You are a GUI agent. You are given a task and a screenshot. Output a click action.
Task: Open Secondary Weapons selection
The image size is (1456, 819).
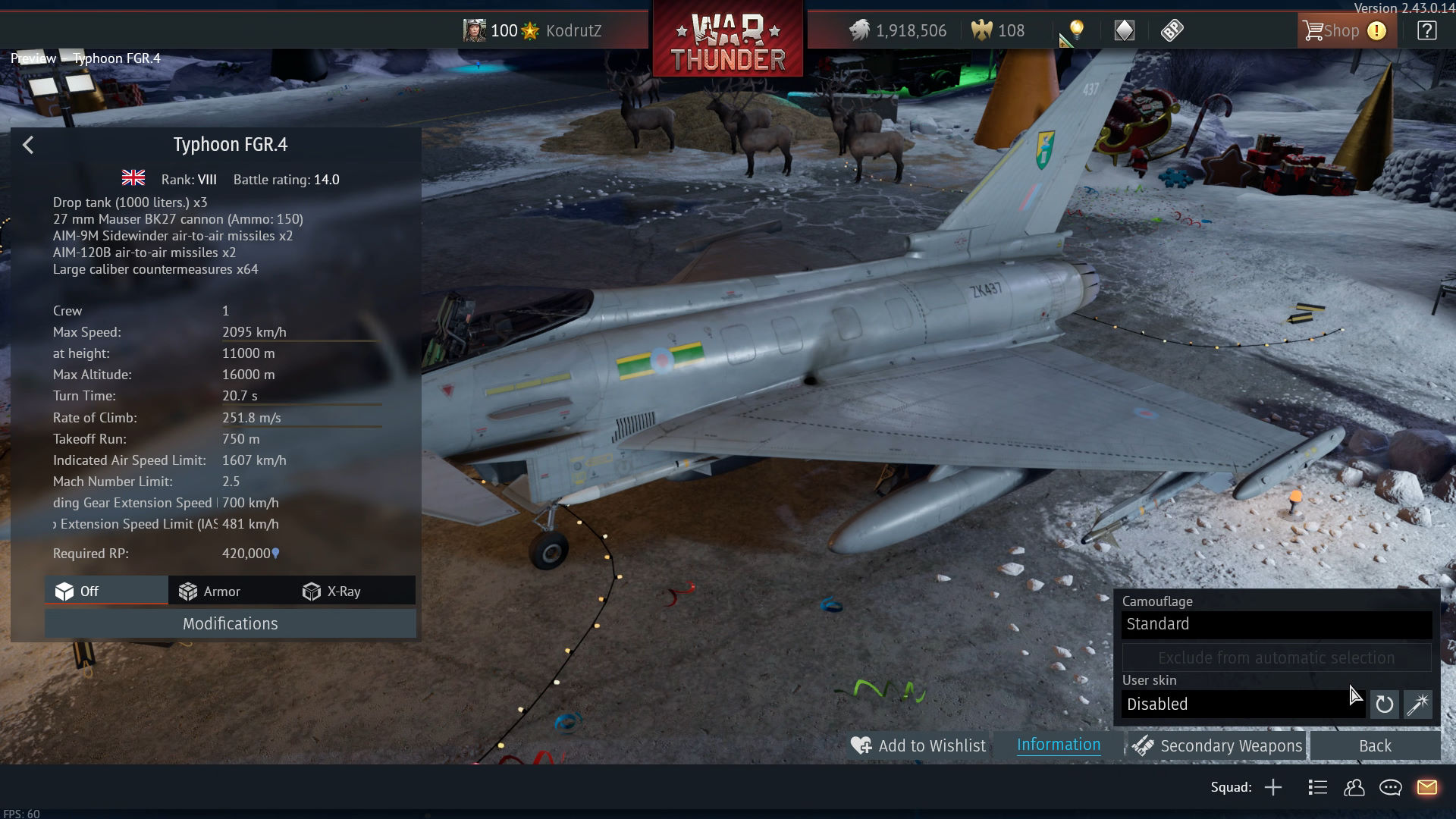1218,746
